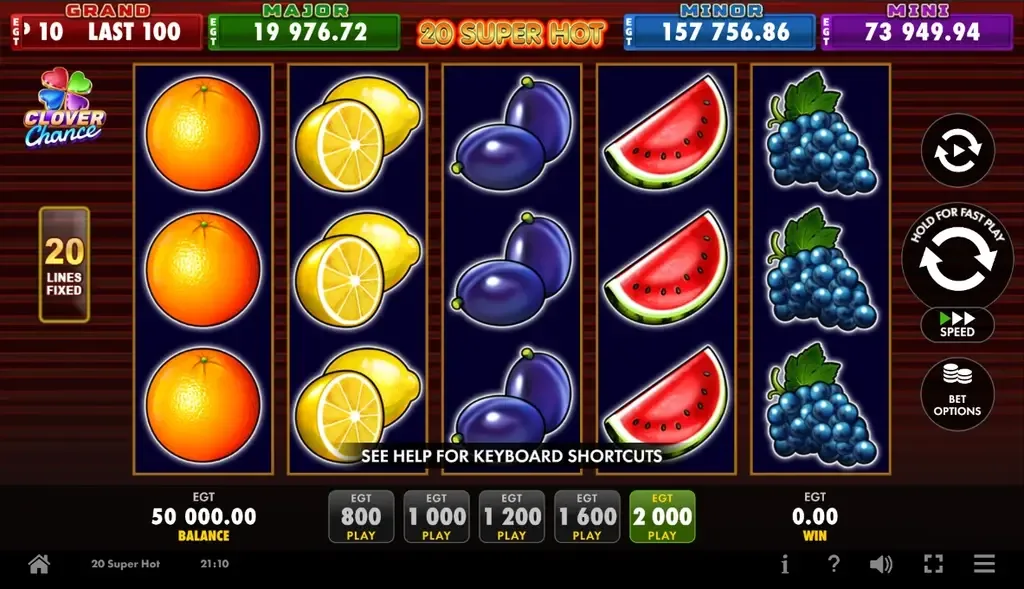Screen dimensions: 1024x589
Task: Toggle the sound speaker icon
Action: (881, 564)
